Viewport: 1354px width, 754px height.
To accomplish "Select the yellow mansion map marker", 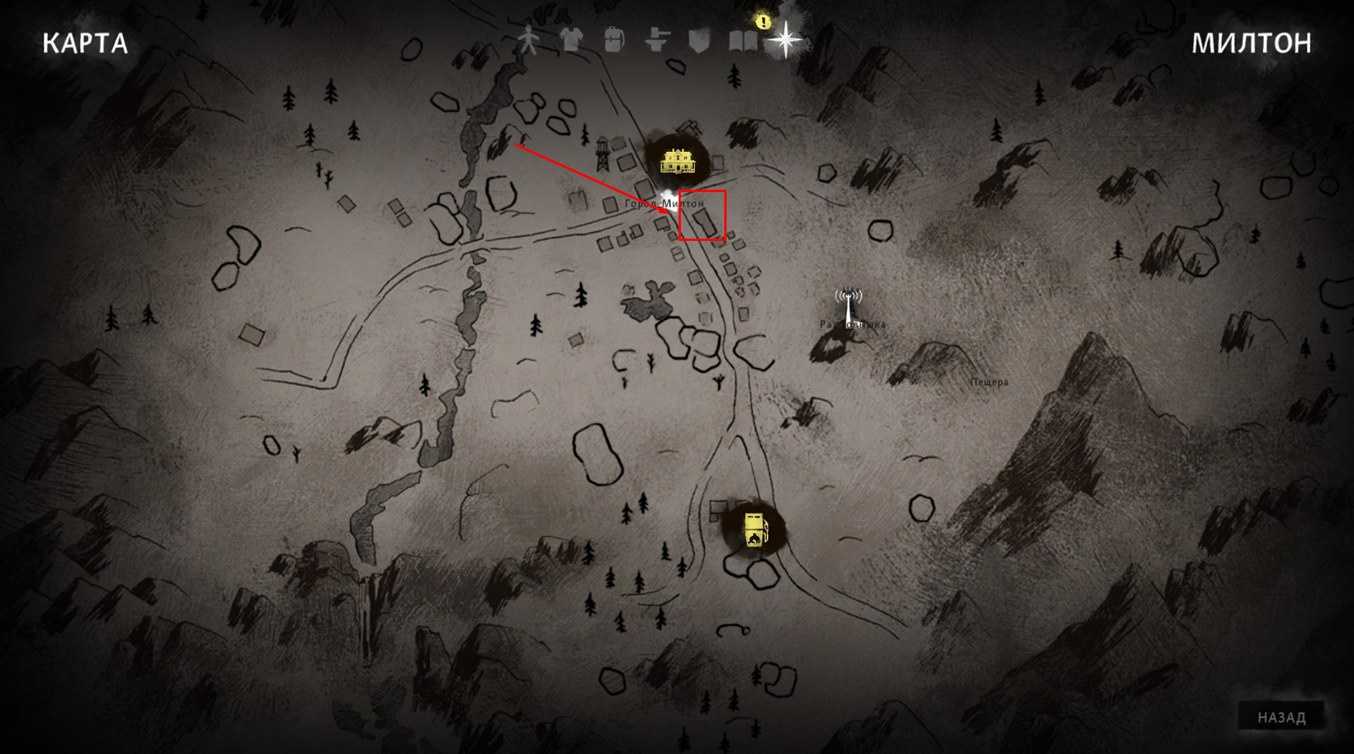I will pos(677,159).
